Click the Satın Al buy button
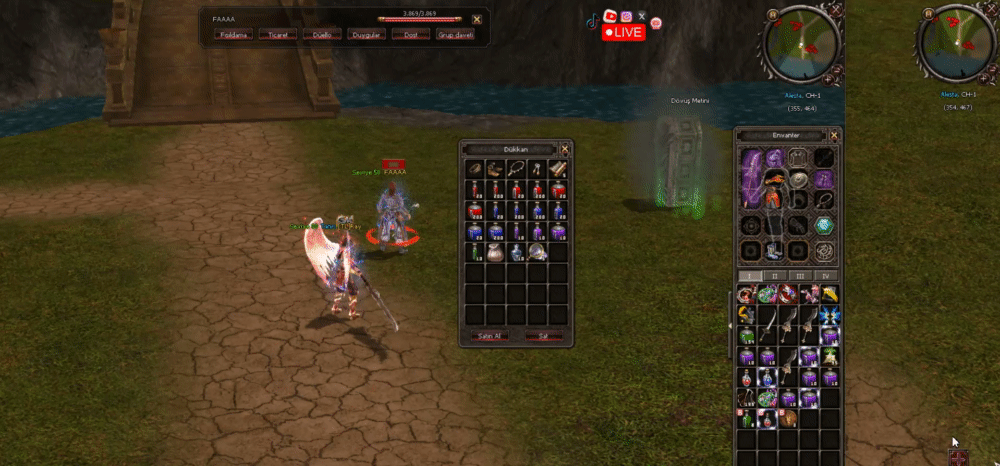This screenshot has height=466, width=1000. tap(491, 336)
